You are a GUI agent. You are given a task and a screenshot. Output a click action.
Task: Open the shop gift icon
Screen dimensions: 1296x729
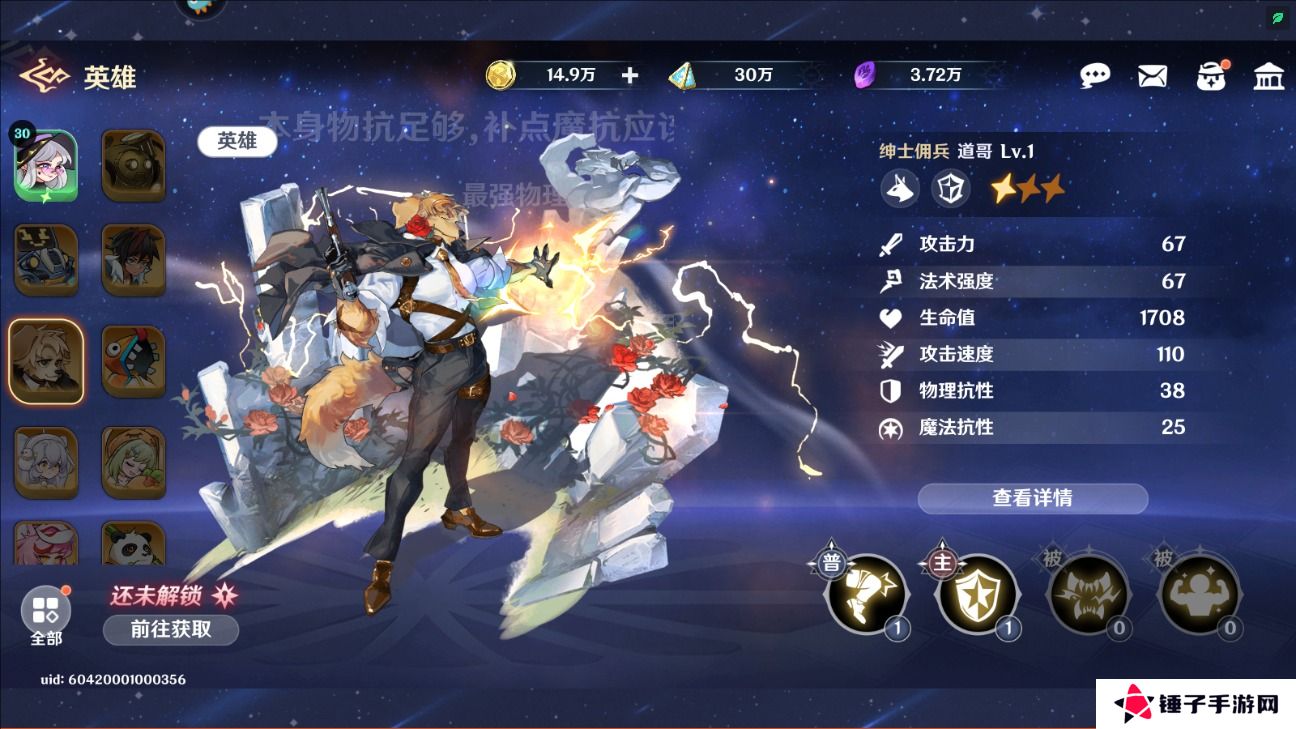pos(1211,75)
